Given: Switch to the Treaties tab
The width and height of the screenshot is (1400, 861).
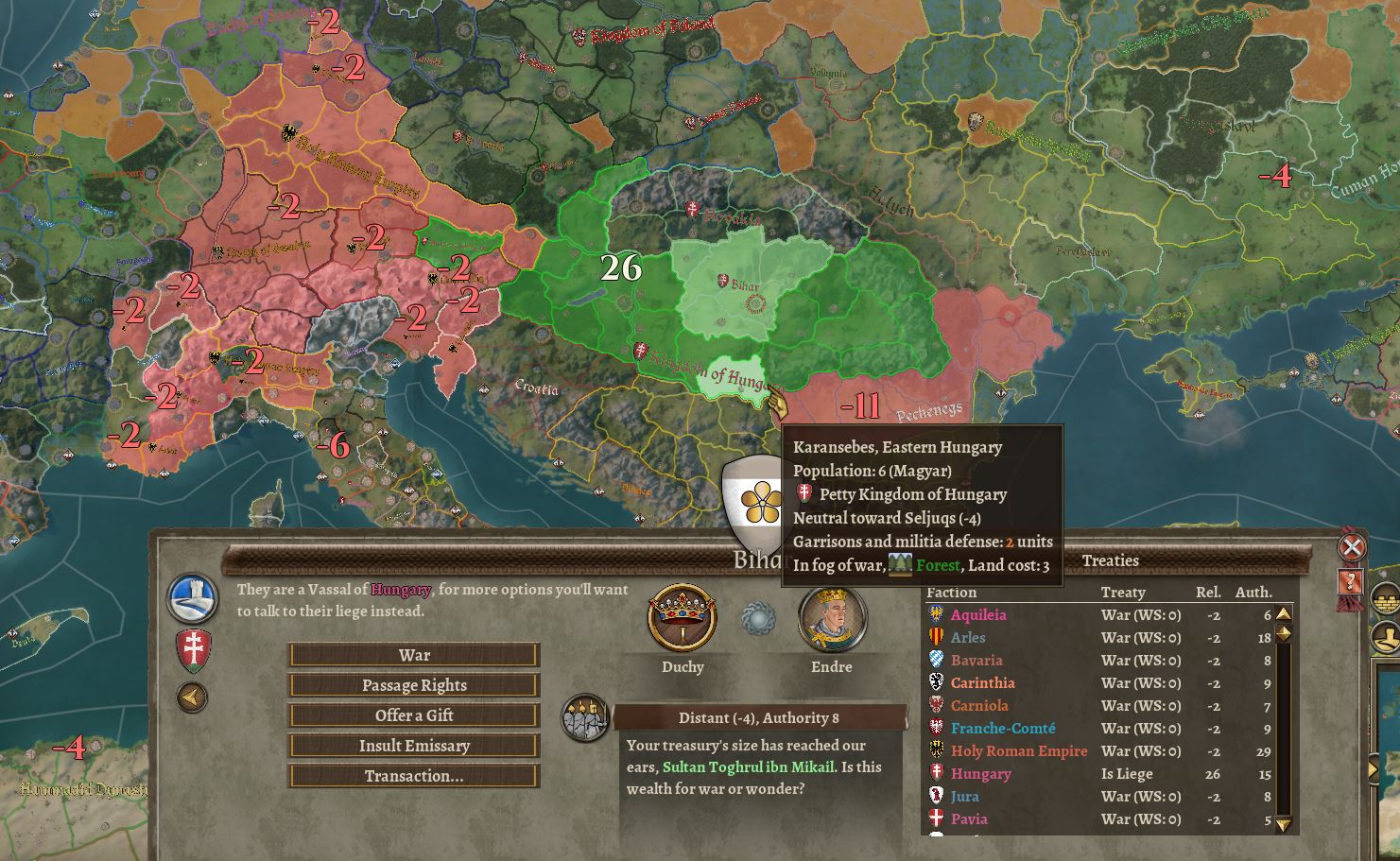Looking at the screenshot, I should click(1112, 560).
